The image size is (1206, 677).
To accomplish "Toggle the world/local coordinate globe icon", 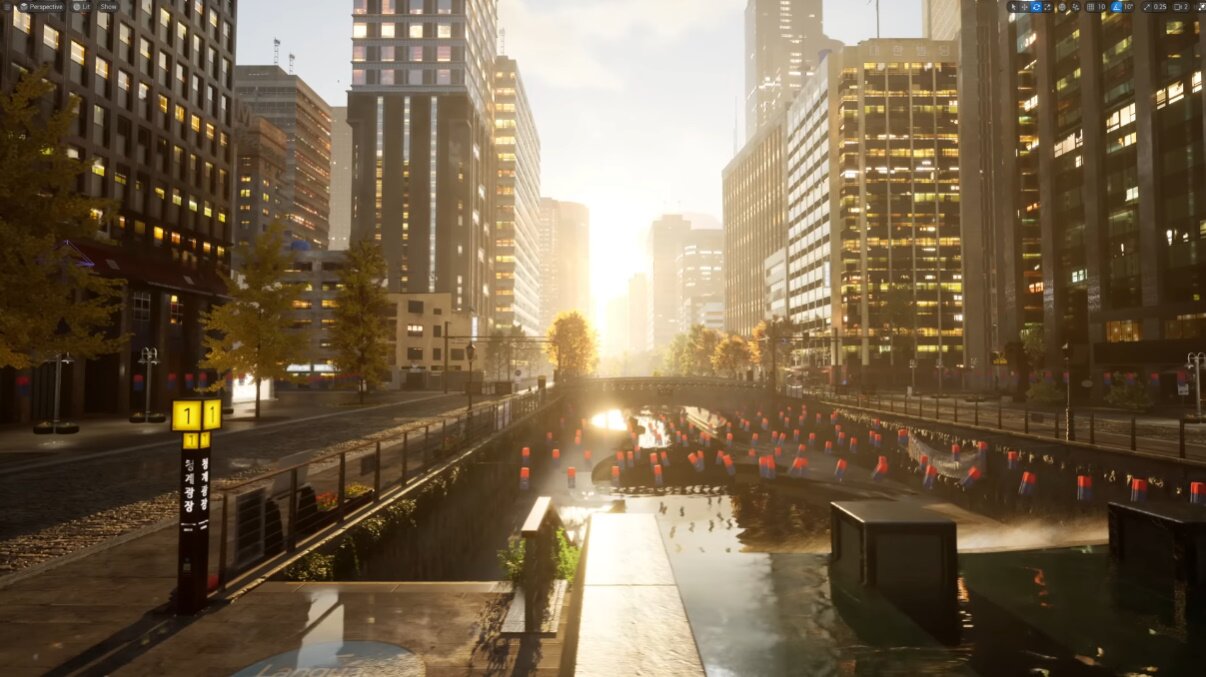I will (1062, 6).
